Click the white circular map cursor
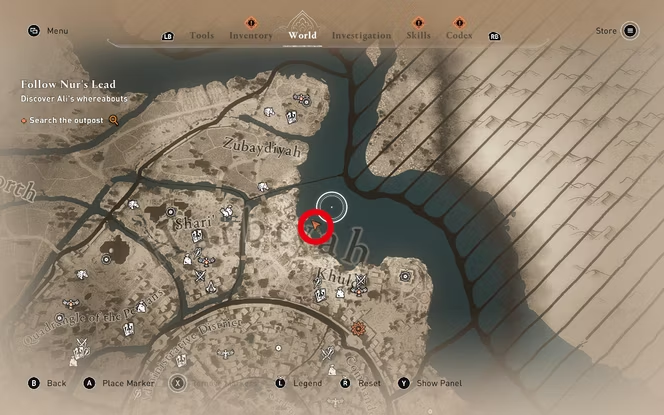The width and height of the screenshot is (664, 415). [331, 206]
